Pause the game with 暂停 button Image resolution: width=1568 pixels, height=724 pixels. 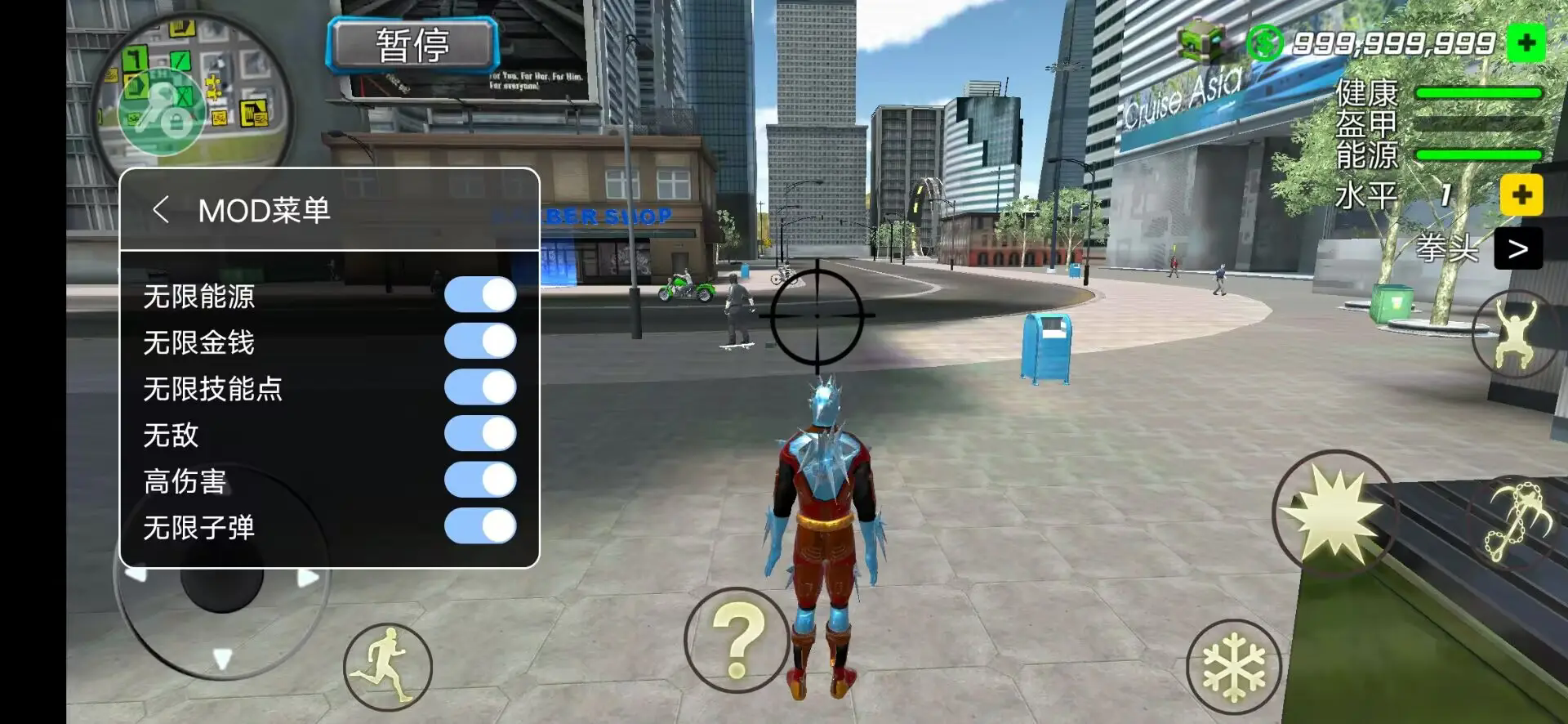(412, 45)
